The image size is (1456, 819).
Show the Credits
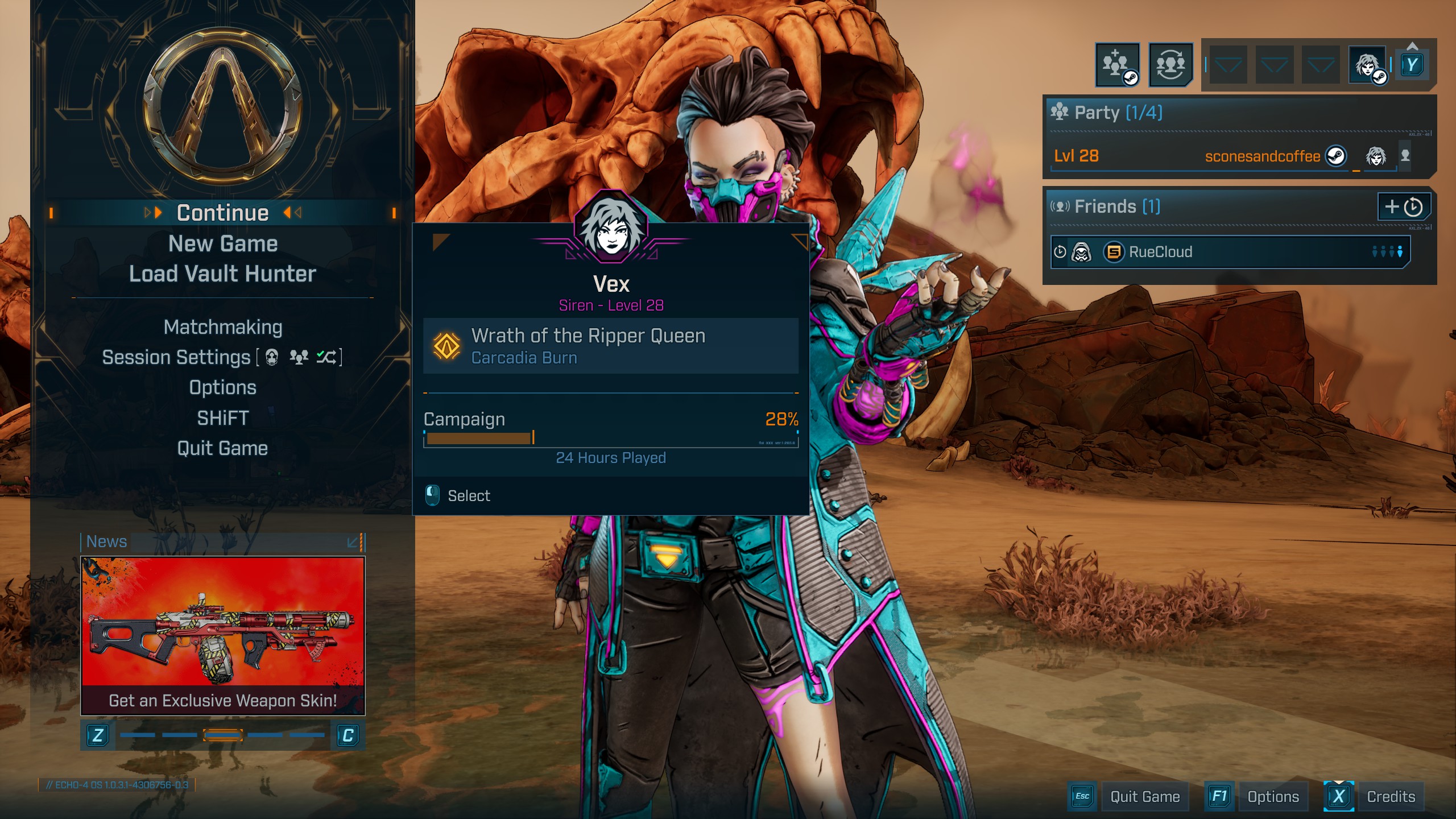[1391, 797]
